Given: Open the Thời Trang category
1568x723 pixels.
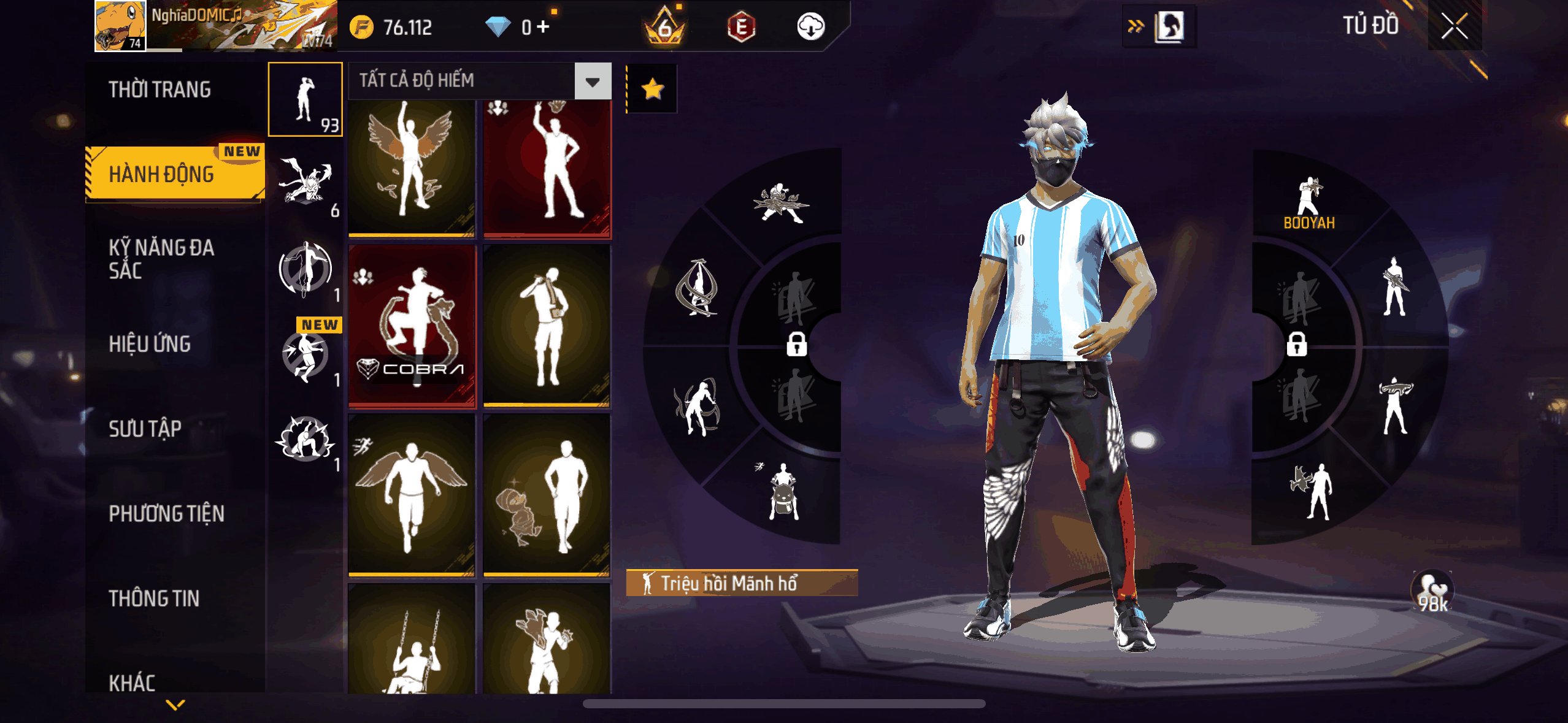Looking at the screenshot, I should (x=160, y=90).
